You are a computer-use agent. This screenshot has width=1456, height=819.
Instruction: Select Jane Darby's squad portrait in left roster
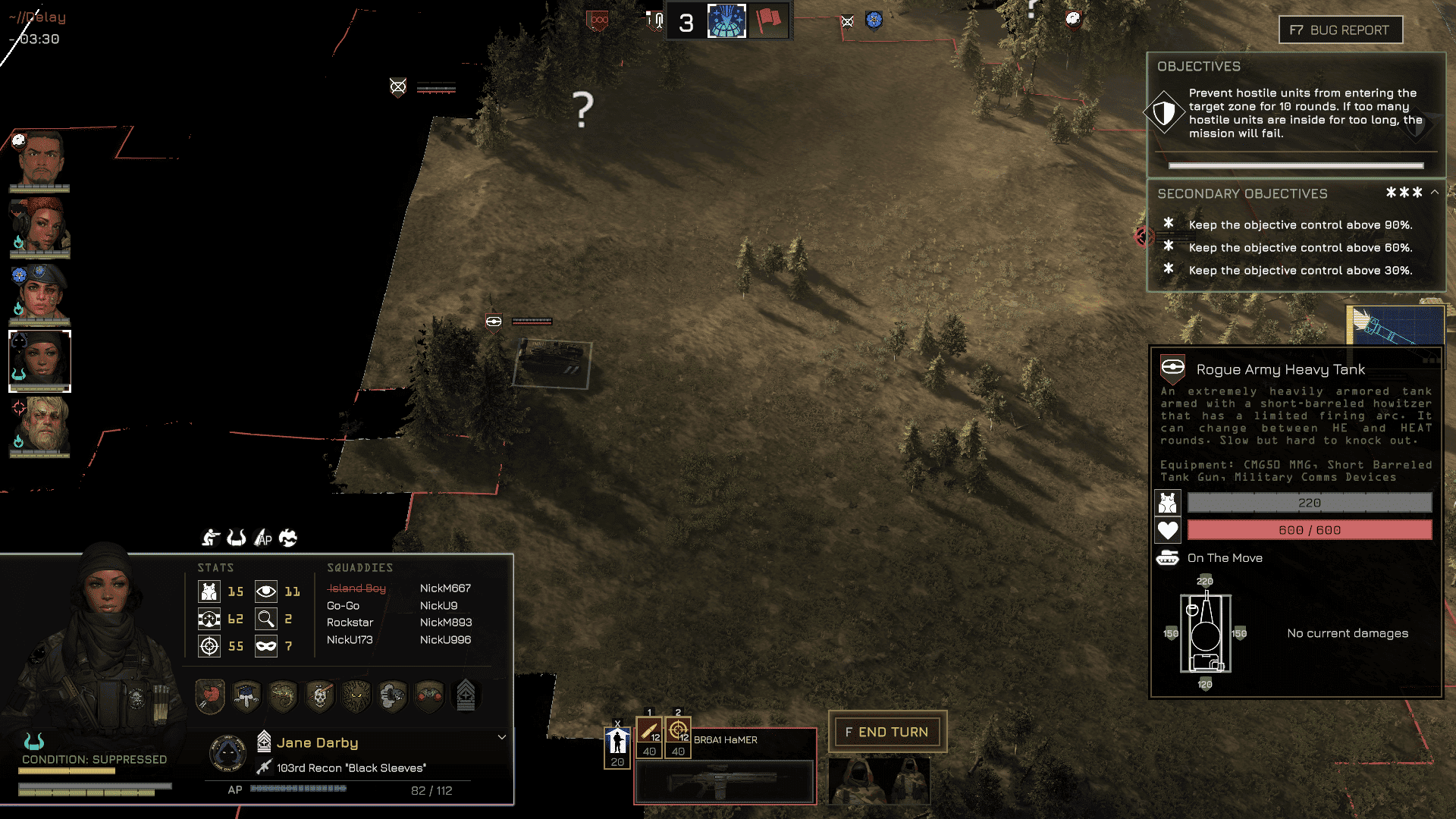tap(39, 360)
